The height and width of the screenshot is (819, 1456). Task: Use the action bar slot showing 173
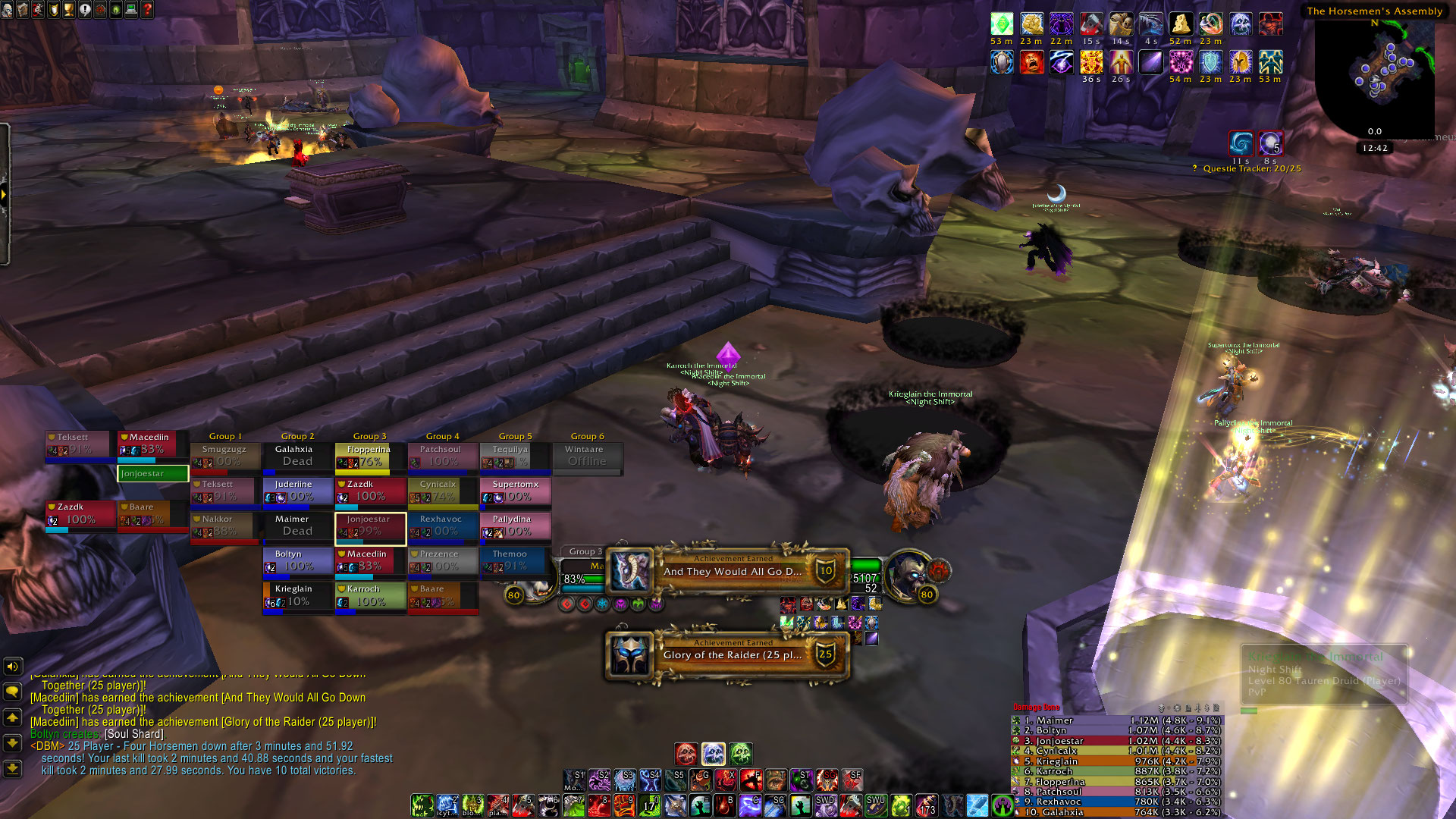click(x=926, y=805)
